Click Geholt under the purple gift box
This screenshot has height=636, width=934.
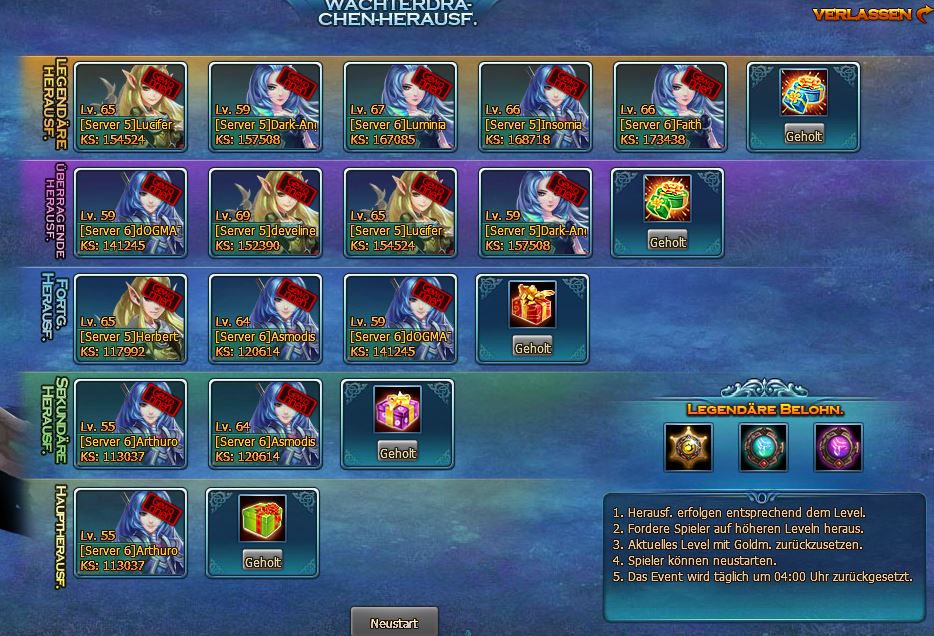tap(397, 453)
